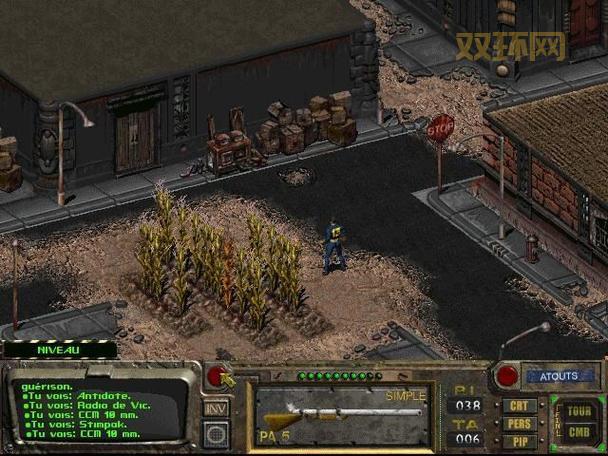Open the inventory with the INV button
608x456 pixels.
click(x=216, y=408)
